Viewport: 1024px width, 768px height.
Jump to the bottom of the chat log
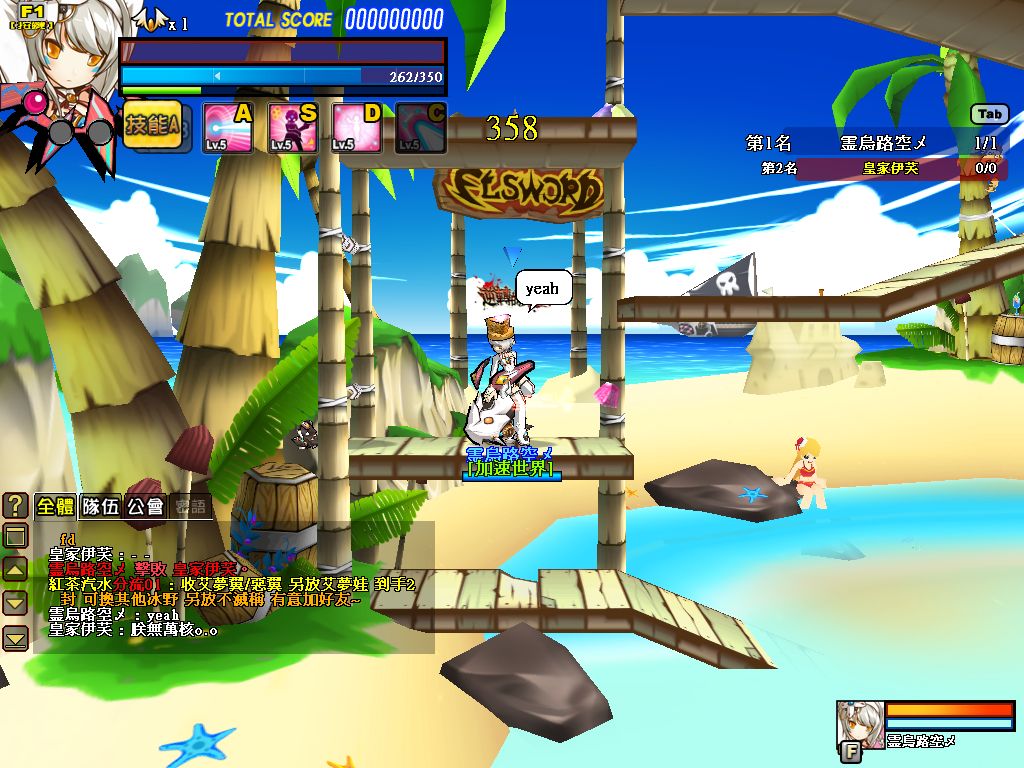click(x=15, y=637)
